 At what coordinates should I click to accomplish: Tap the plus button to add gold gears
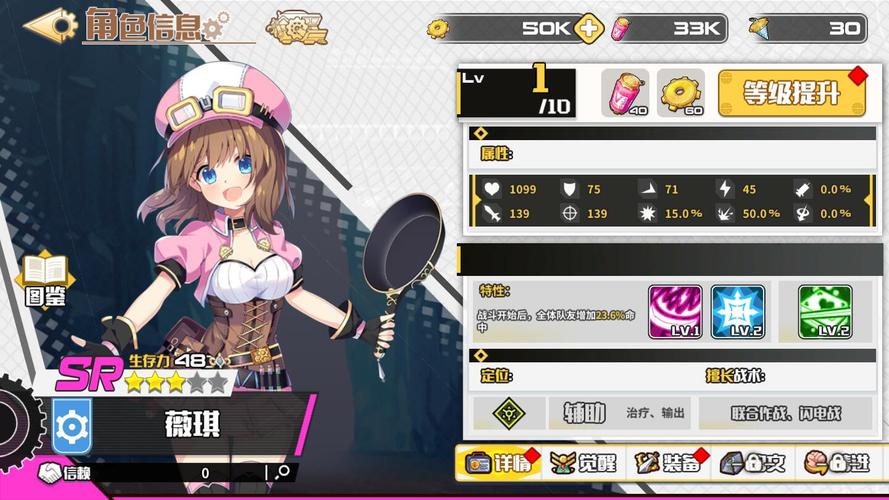coord(590,28)
